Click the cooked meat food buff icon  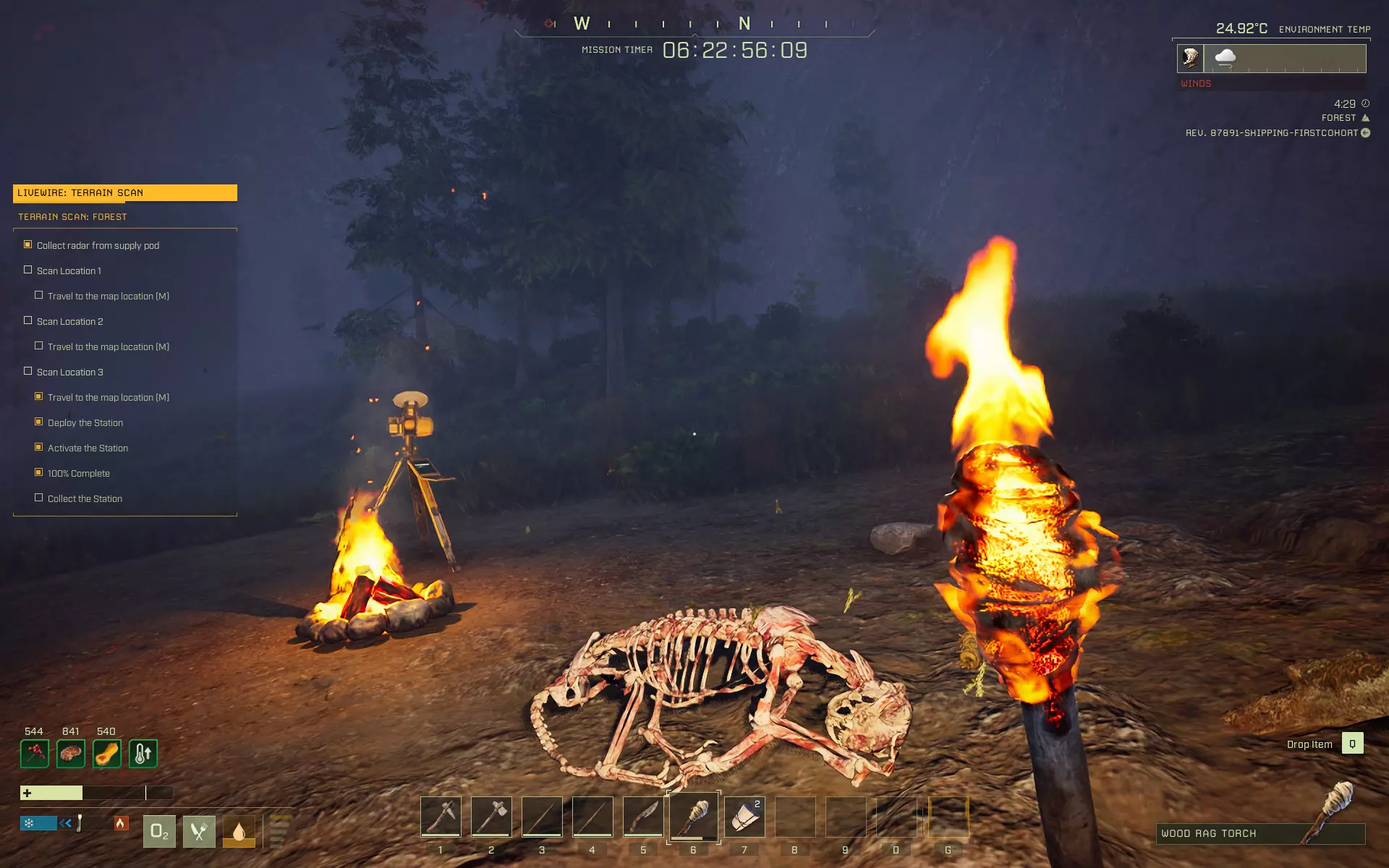(71, 754)
